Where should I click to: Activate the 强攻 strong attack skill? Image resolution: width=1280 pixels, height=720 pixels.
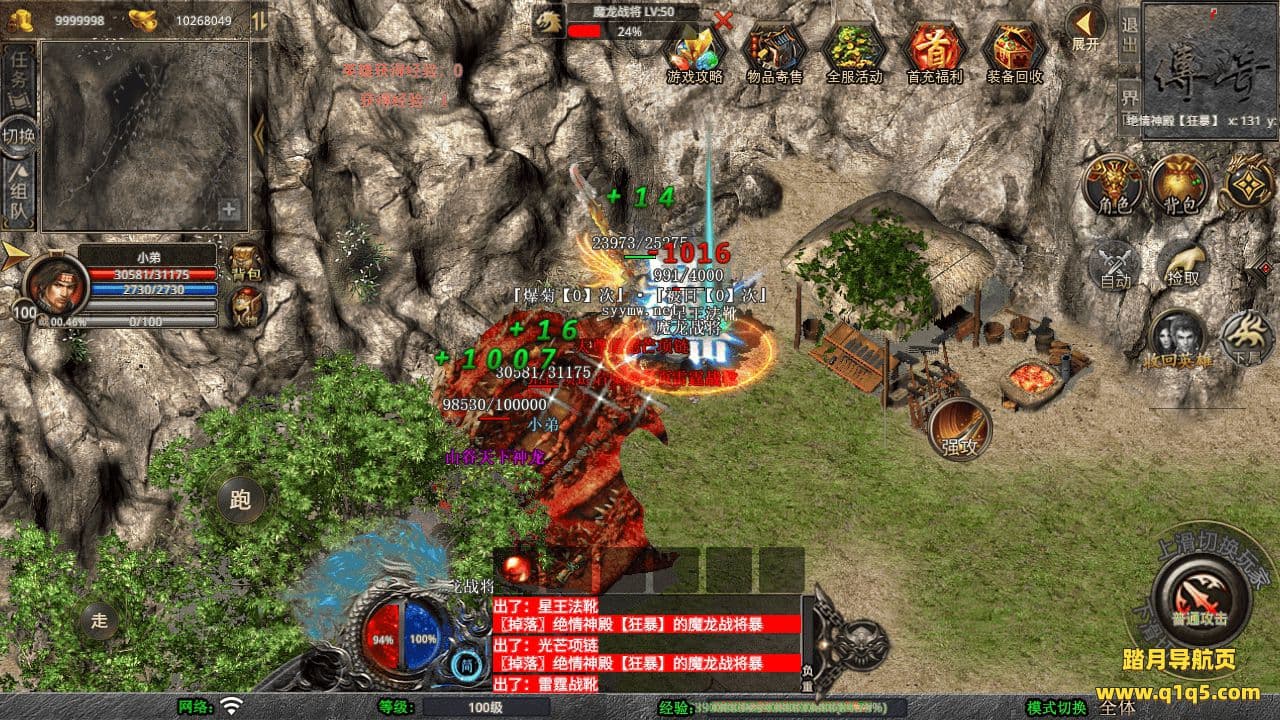[x=960, y=430]
